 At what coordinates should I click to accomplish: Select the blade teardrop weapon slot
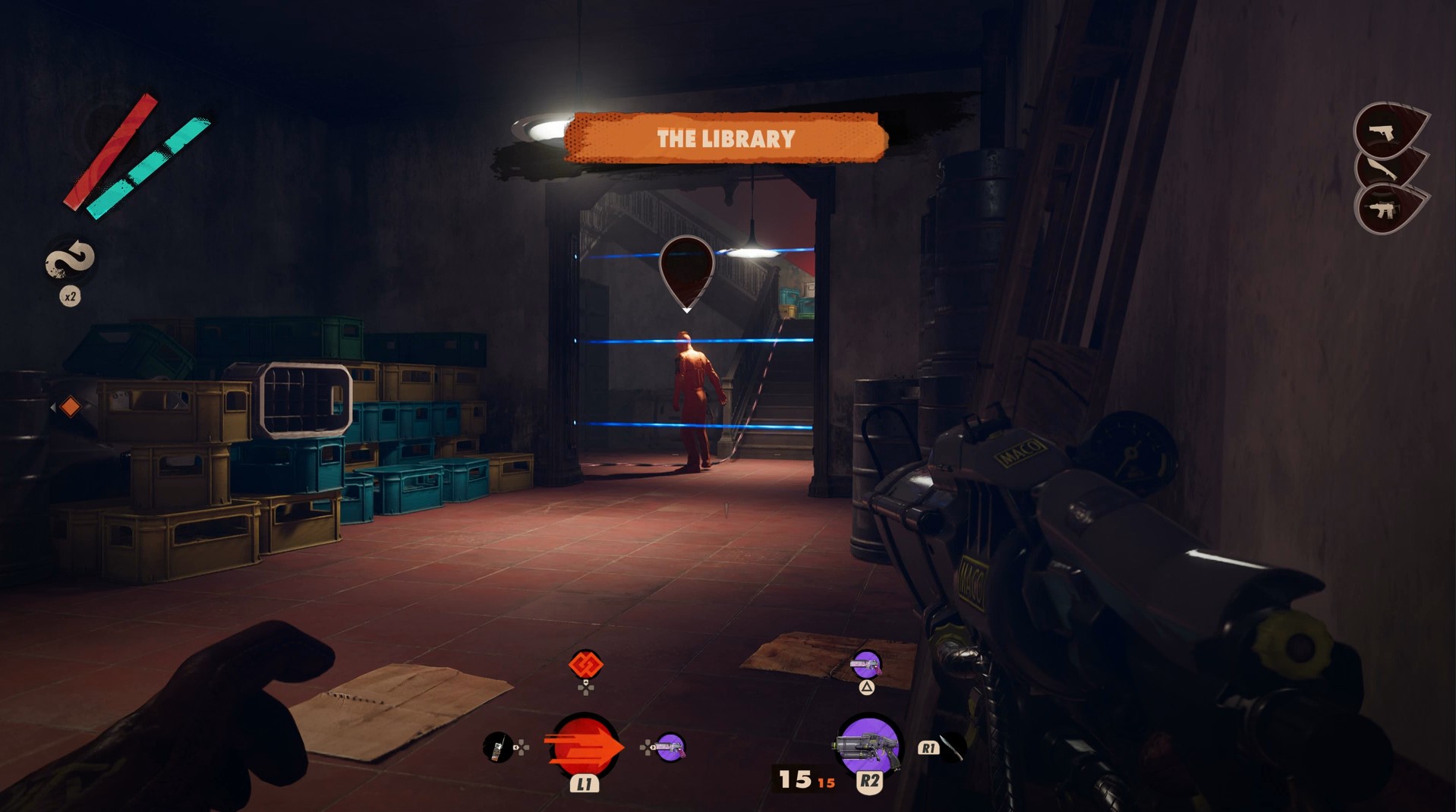pos(1386,170)
